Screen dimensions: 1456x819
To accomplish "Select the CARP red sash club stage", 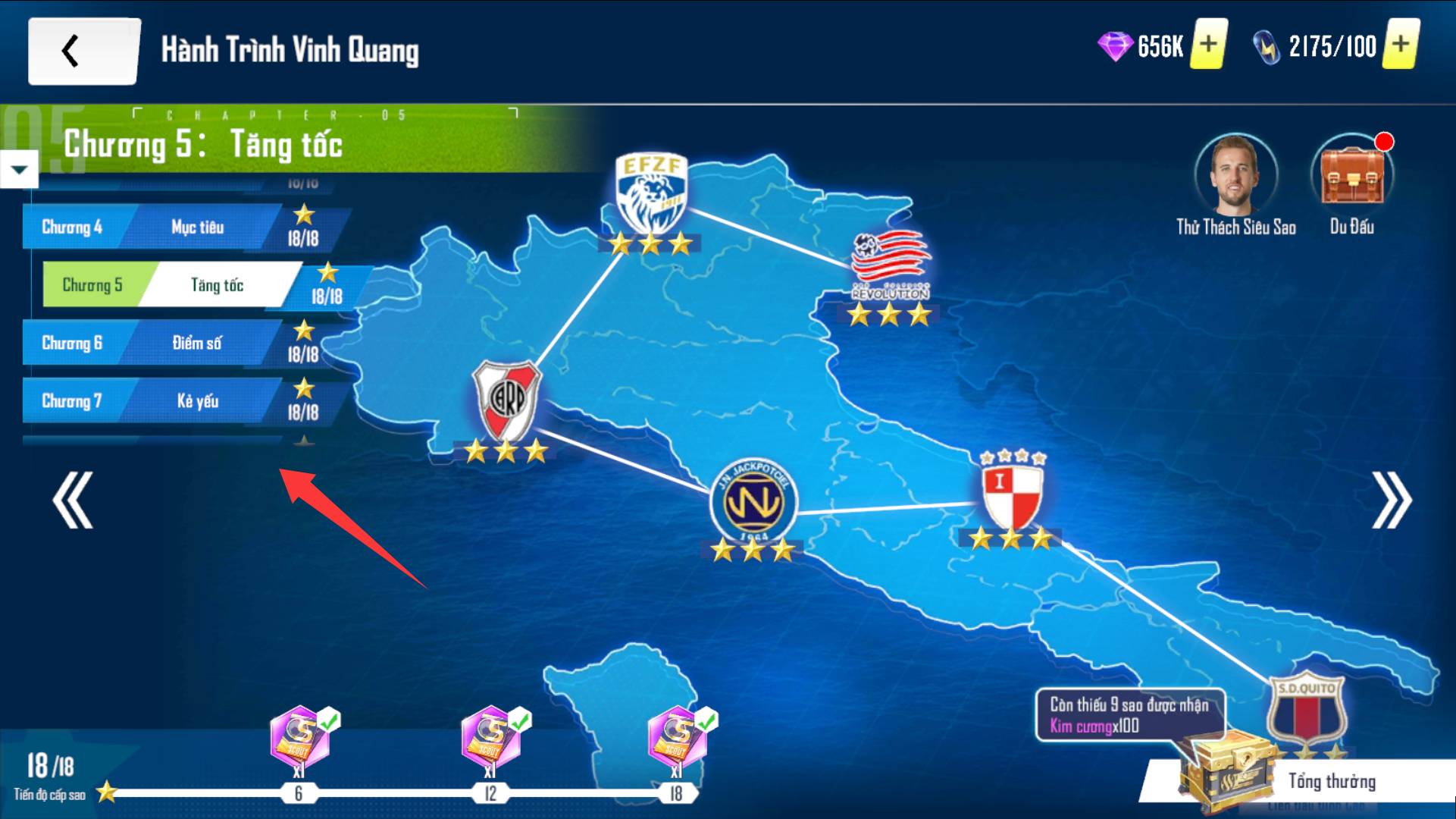I will 506,400.
